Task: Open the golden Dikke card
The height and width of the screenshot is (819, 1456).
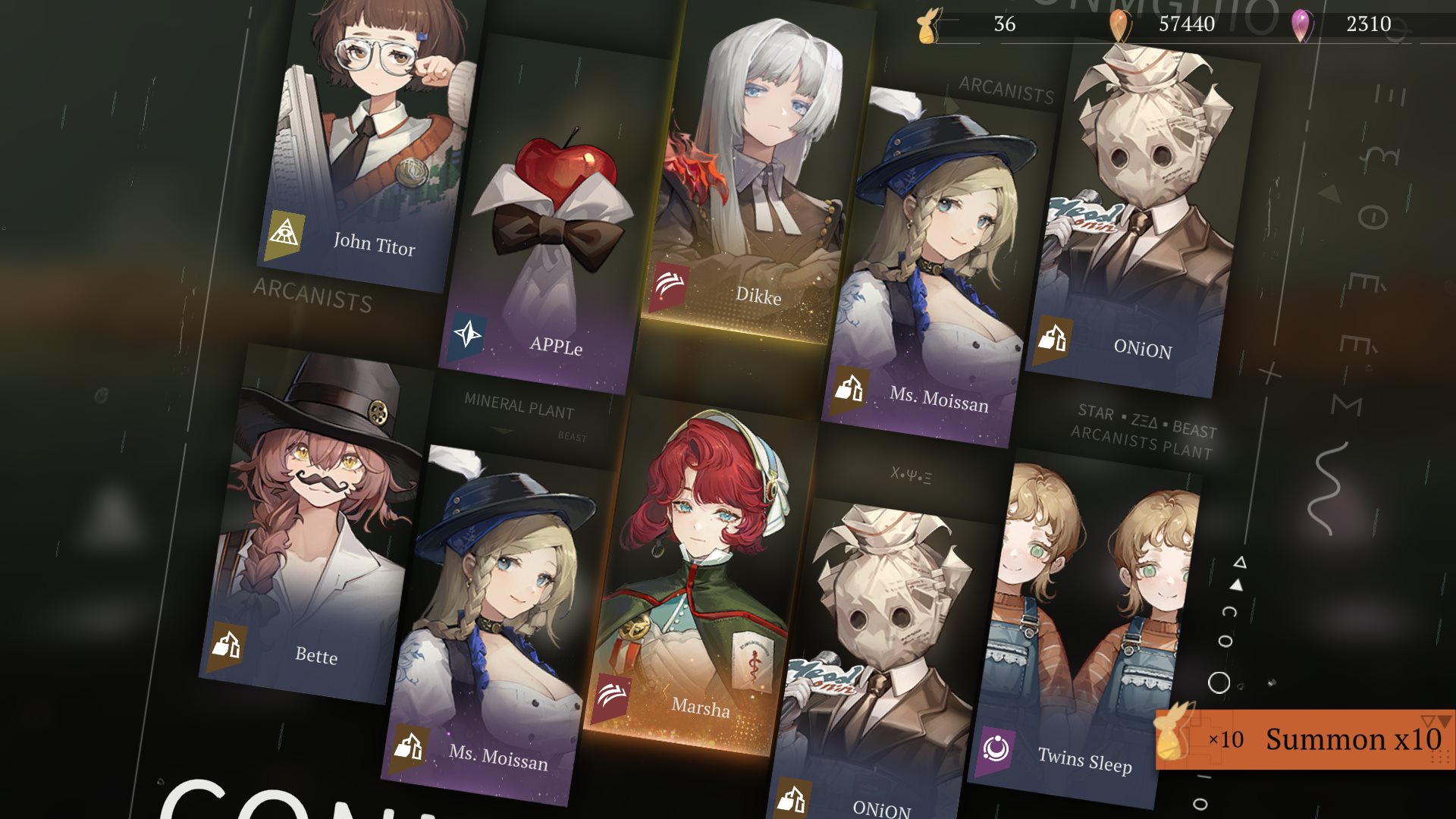Action: click(x=751, y=174)
